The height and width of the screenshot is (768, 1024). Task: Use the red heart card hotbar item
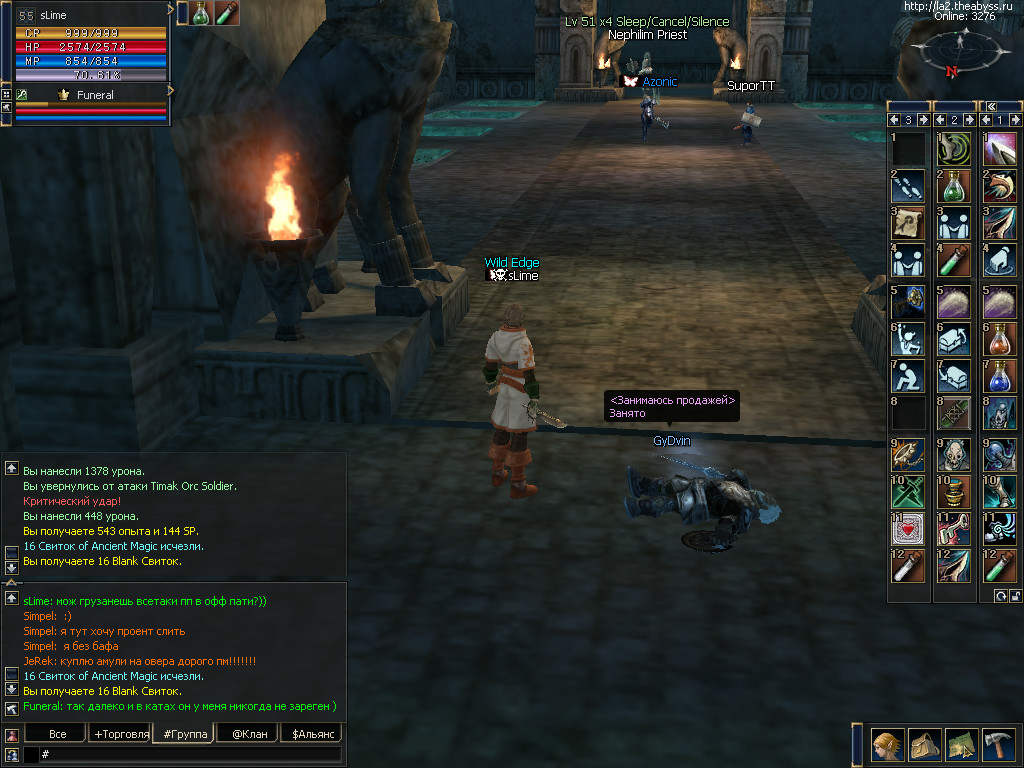pyautogui.click(x=907, y=528)
